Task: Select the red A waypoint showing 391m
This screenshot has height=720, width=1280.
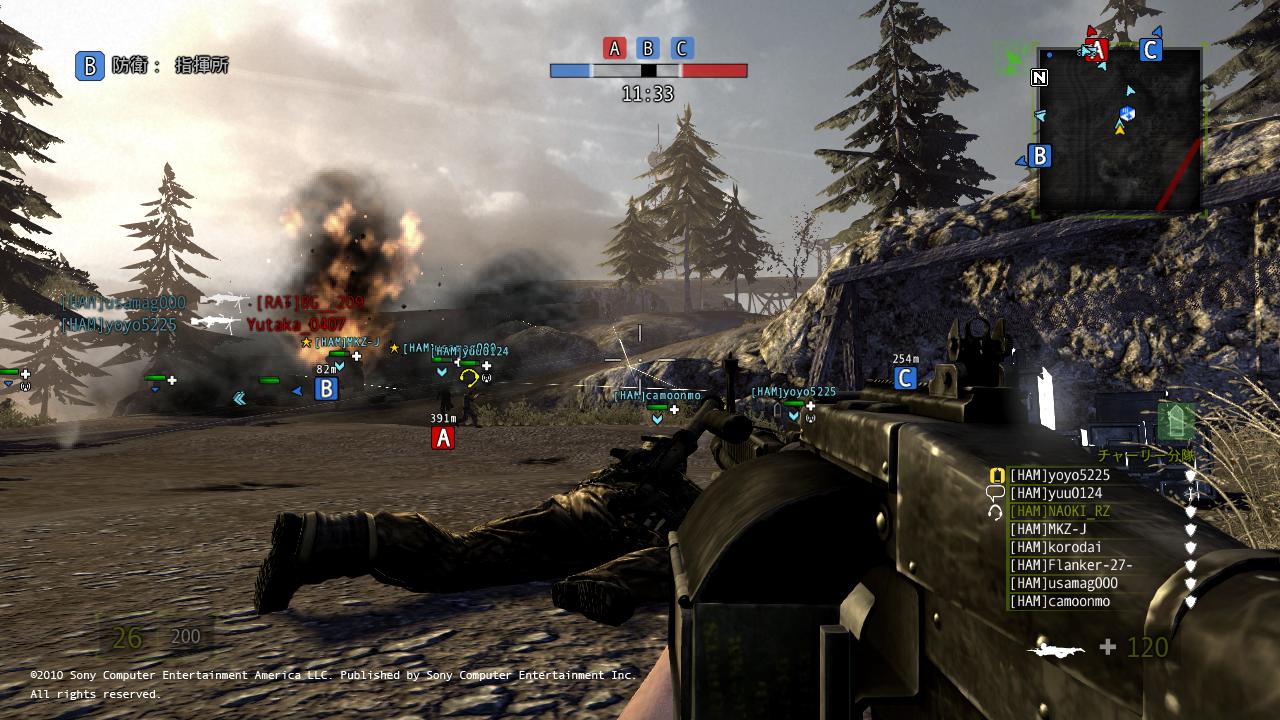Action: click(x=443, y=438)
